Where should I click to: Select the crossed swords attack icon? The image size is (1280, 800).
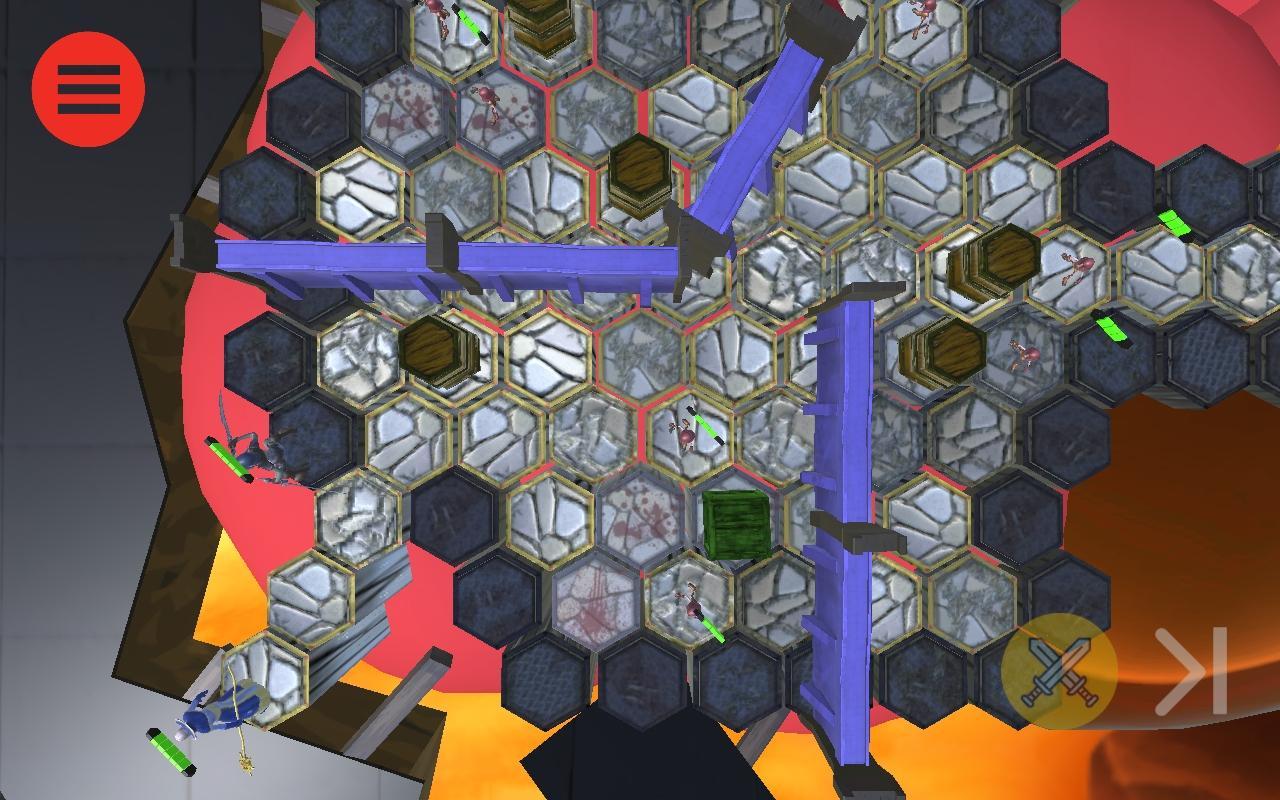coord(1060,670)
